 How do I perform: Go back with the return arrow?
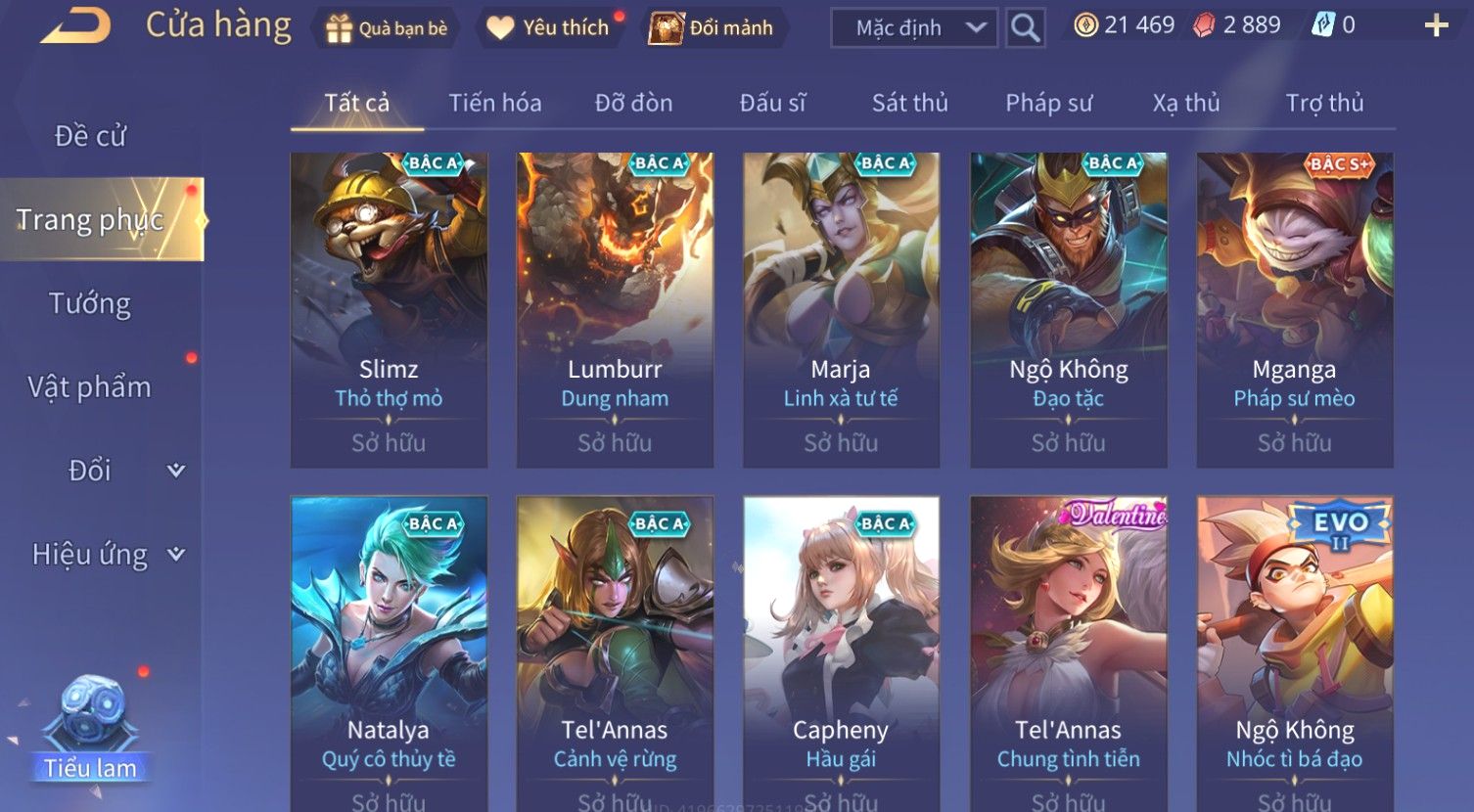pos(76,26)
